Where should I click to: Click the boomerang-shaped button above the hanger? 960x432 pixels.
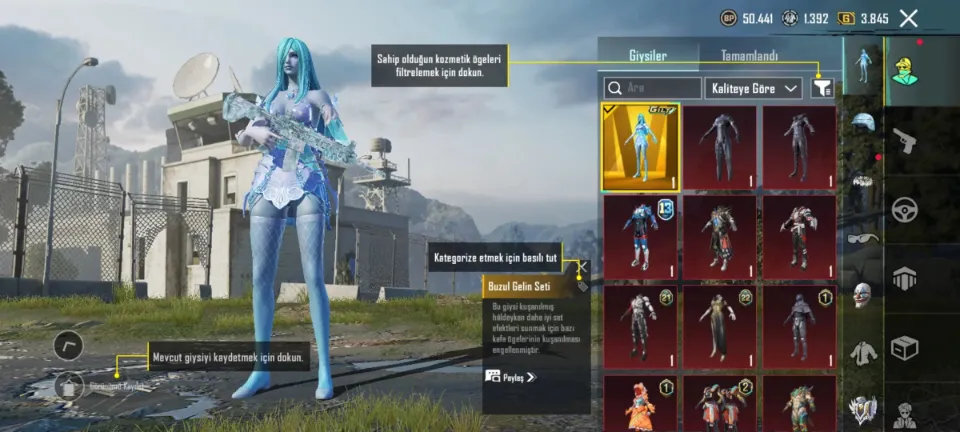point(68,345)
